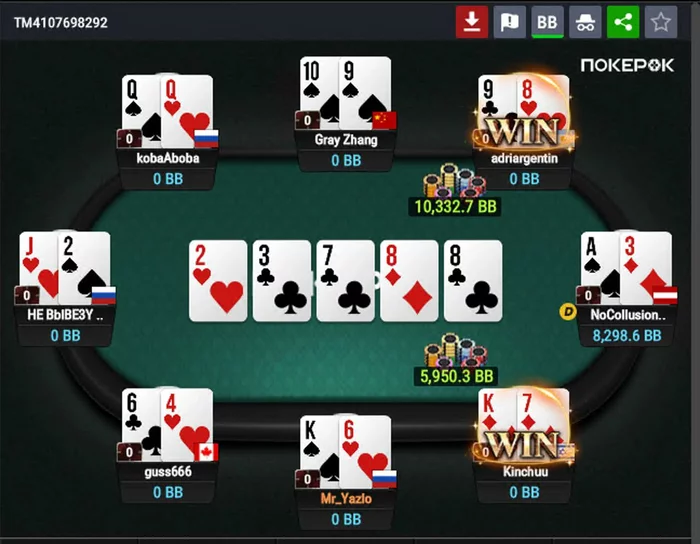
Task: Select player kobaAboba's name panel
Action: pyautogui.click(x=168, y=158)
